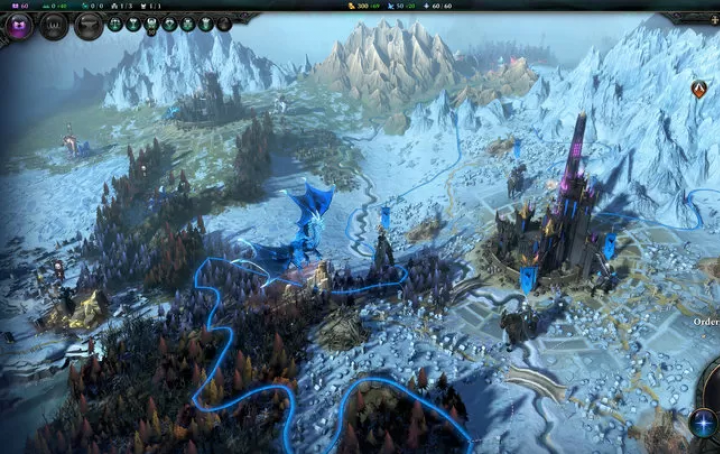Open the purple glowing orb menu
This screenshot has width=720, height=454.
pos(19,26)
